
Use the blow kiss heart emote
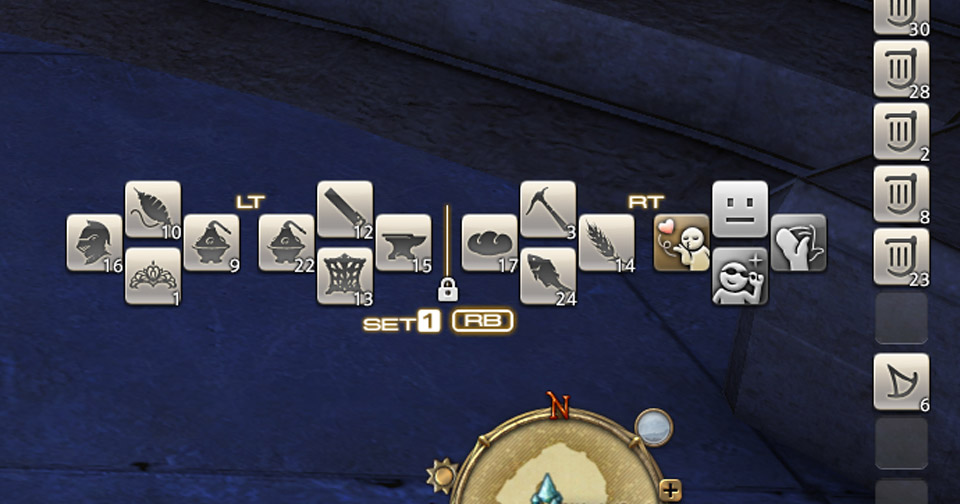(x=682, y=243)
